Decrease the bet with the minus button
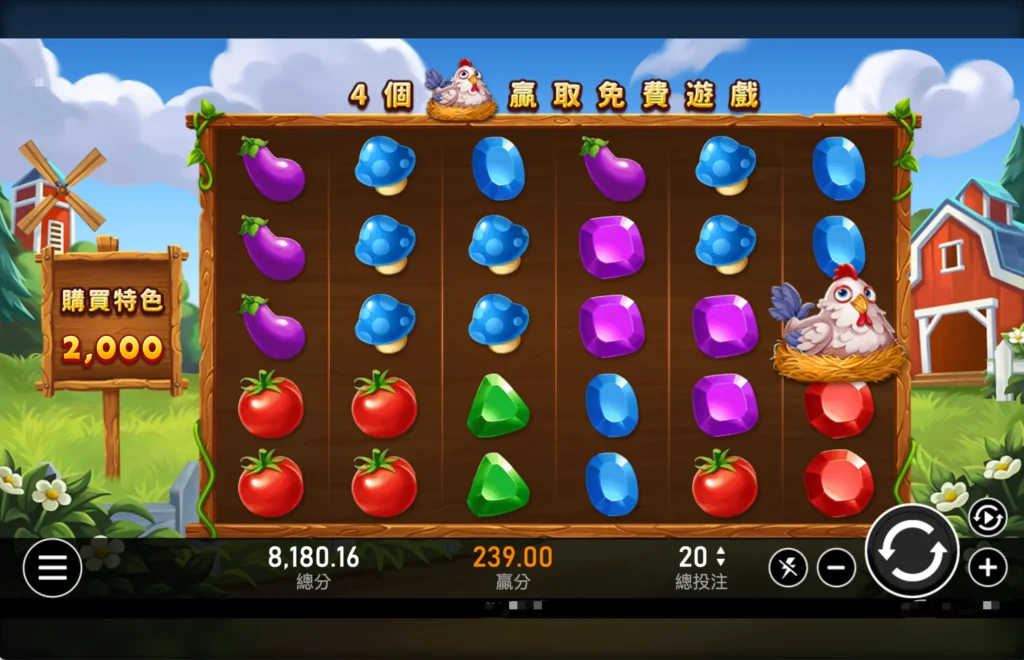1024x660 pixels. [x=836, y=568]
